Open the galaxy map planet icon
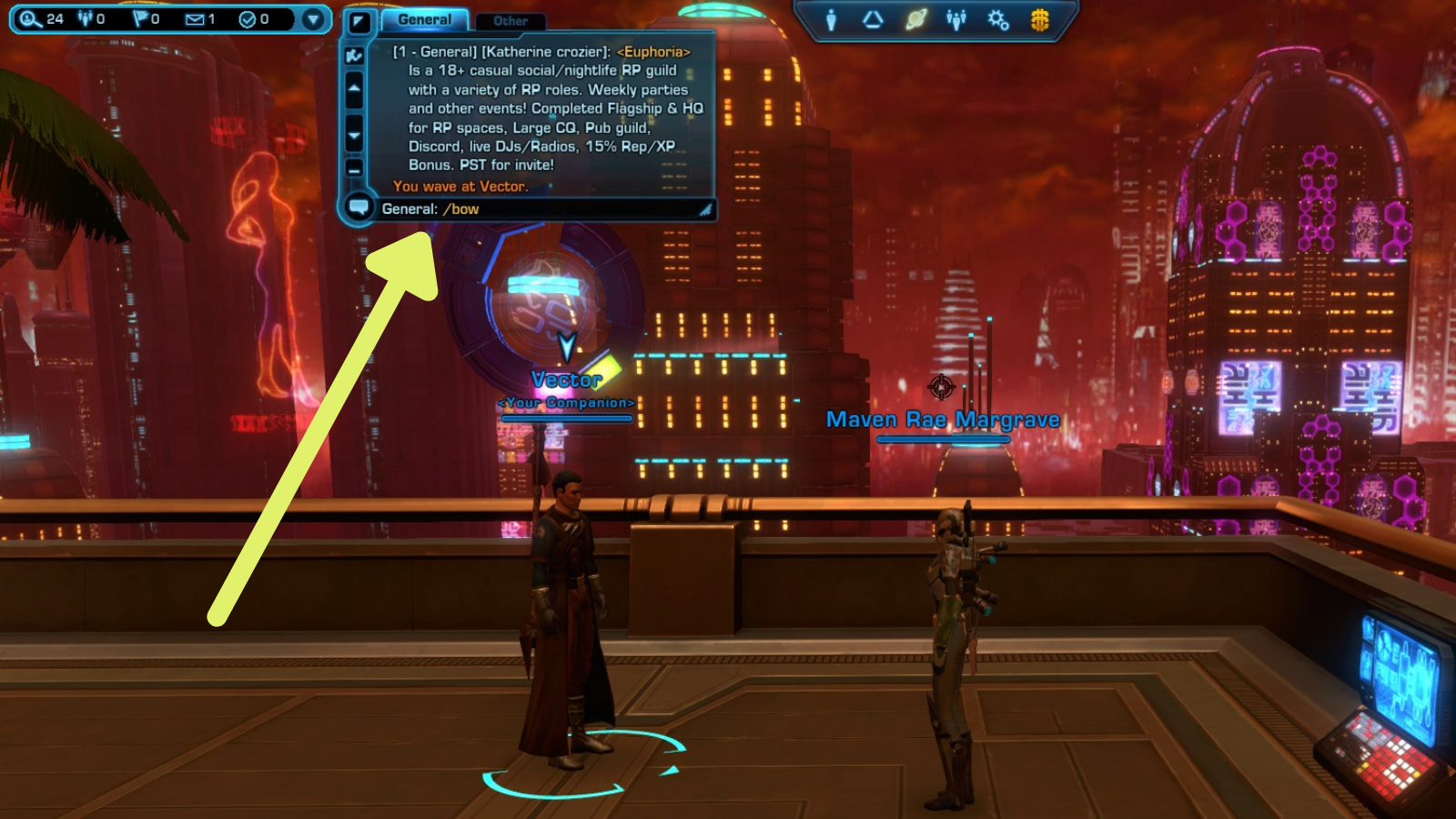 [916, 19]
